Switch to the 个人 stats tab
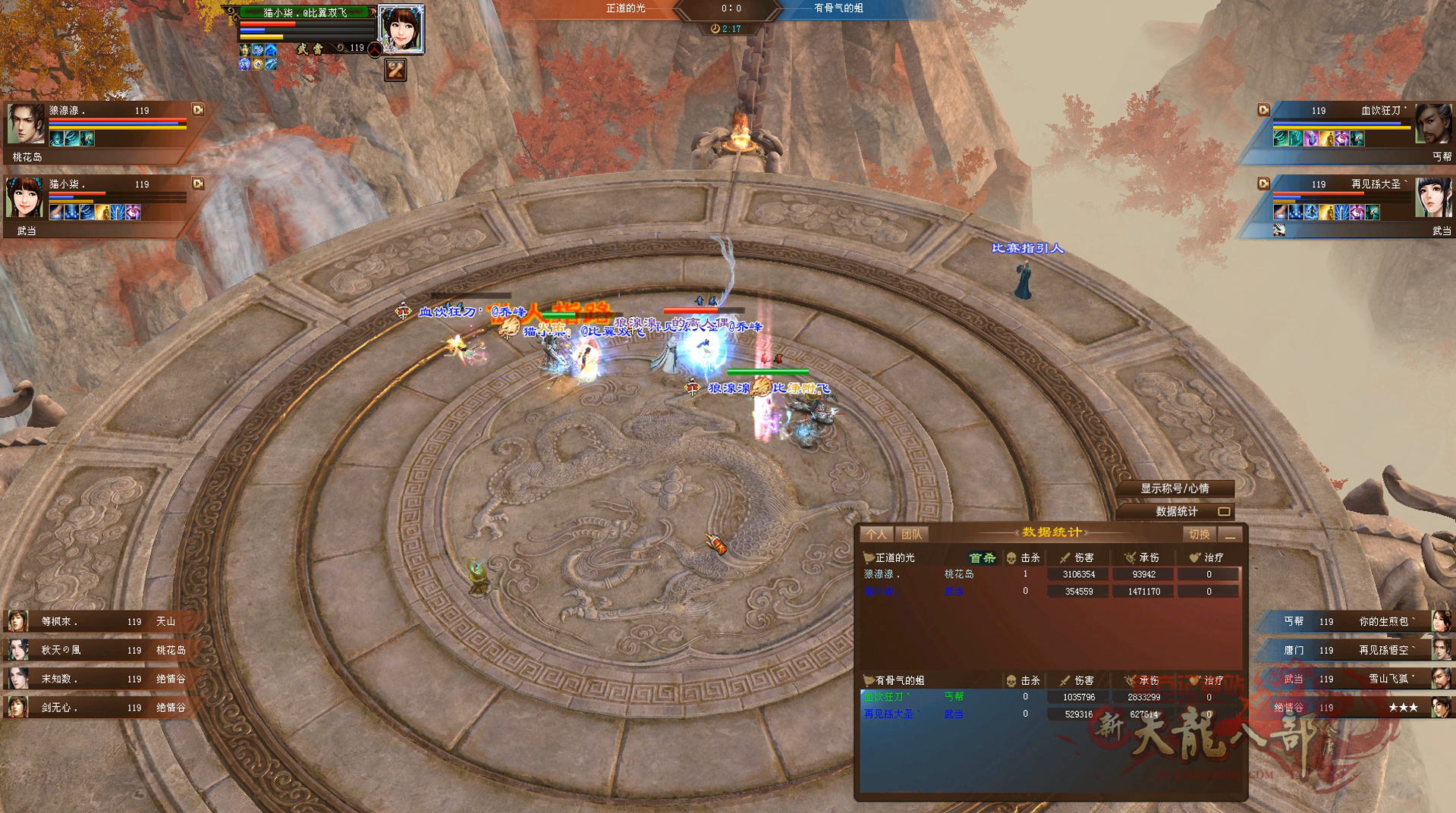 click(x=876, y=535)
